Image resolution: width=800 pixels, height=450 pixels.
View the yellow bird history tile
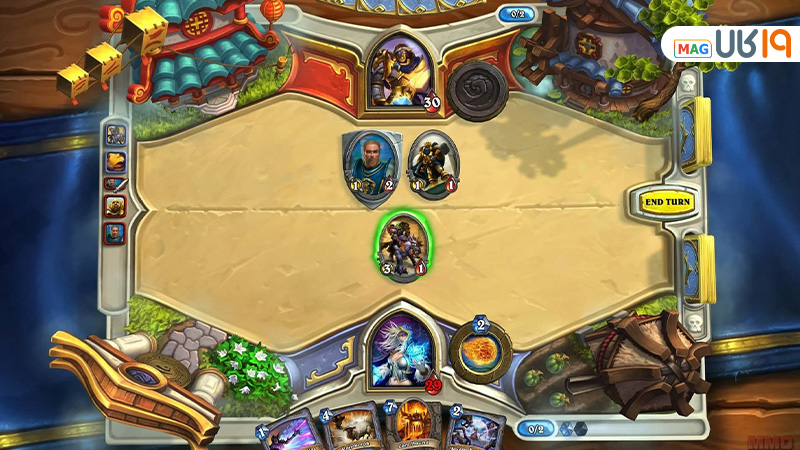pyautogui.click(x=116, y=160)
